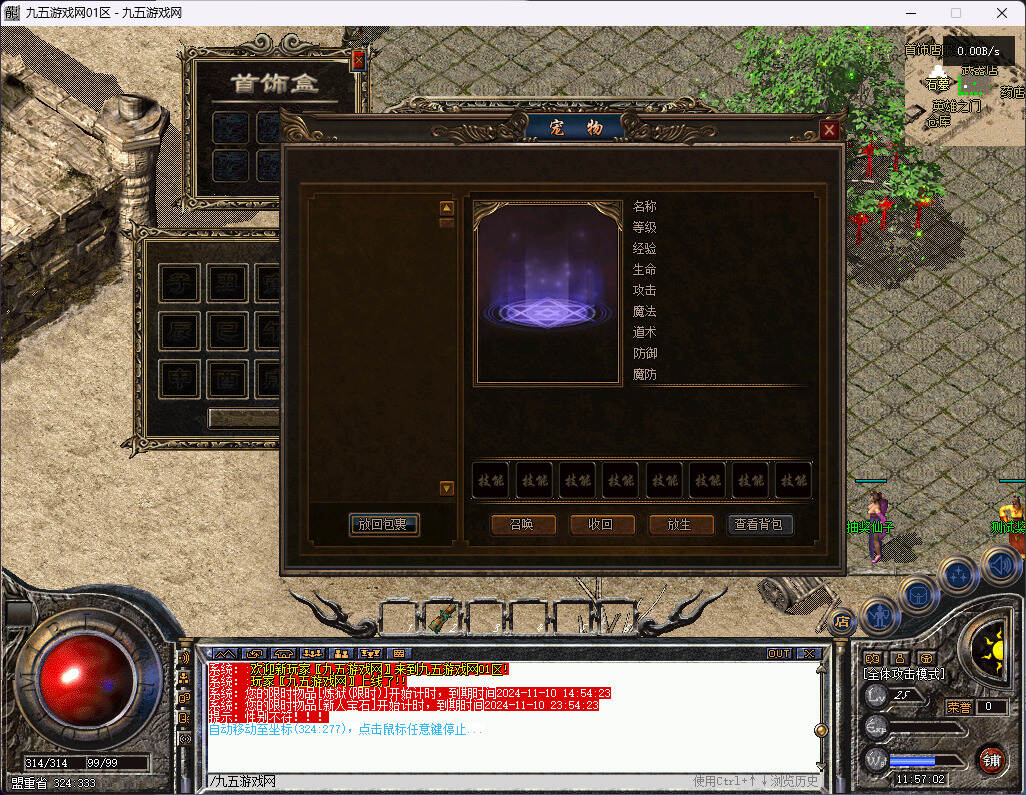Click the minimap in the corner

coord(965,92)
